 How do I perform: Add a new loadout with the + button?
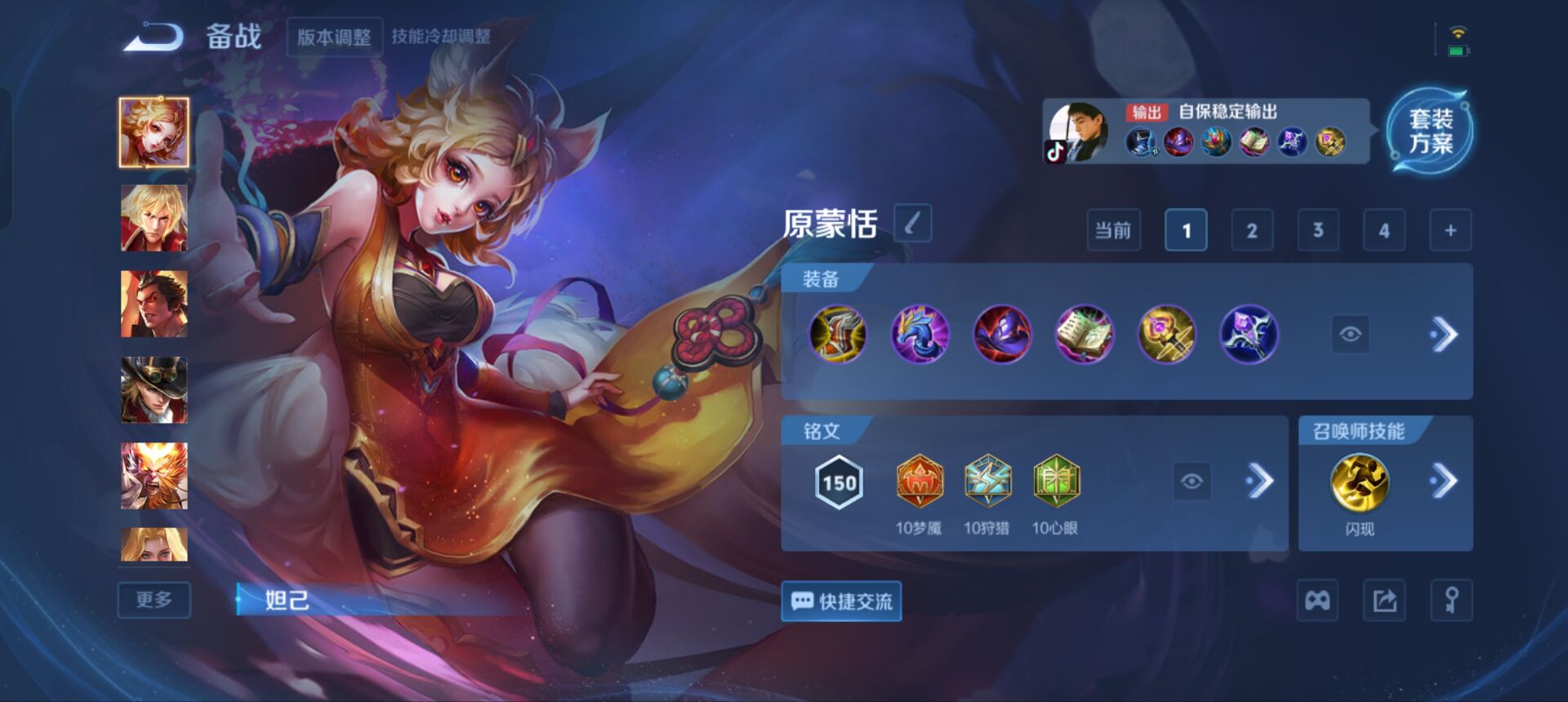click(x=1450, y=229)
